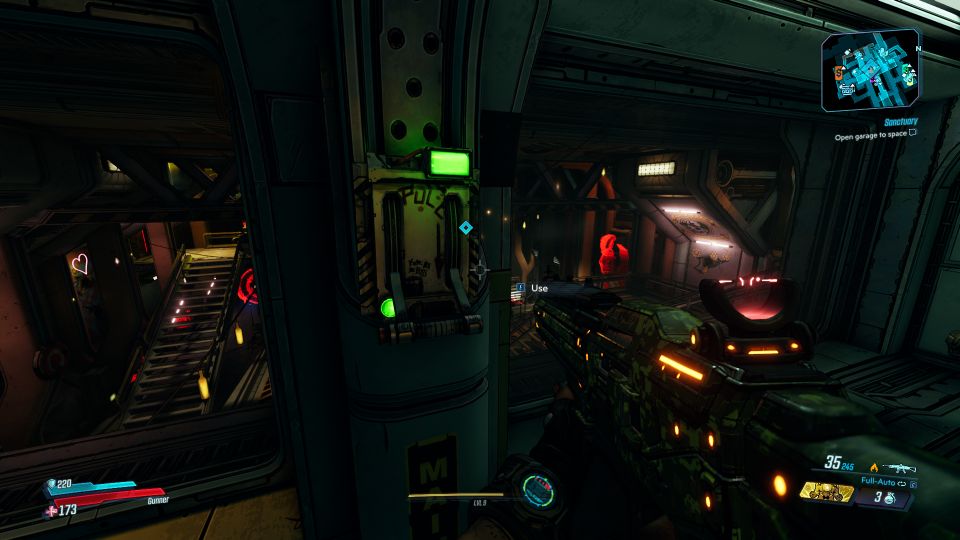Viewport: 960px width, 540px height.
Task: Toggle the Full-Auto fire mode indicator
Action: [x=880, y=481]
